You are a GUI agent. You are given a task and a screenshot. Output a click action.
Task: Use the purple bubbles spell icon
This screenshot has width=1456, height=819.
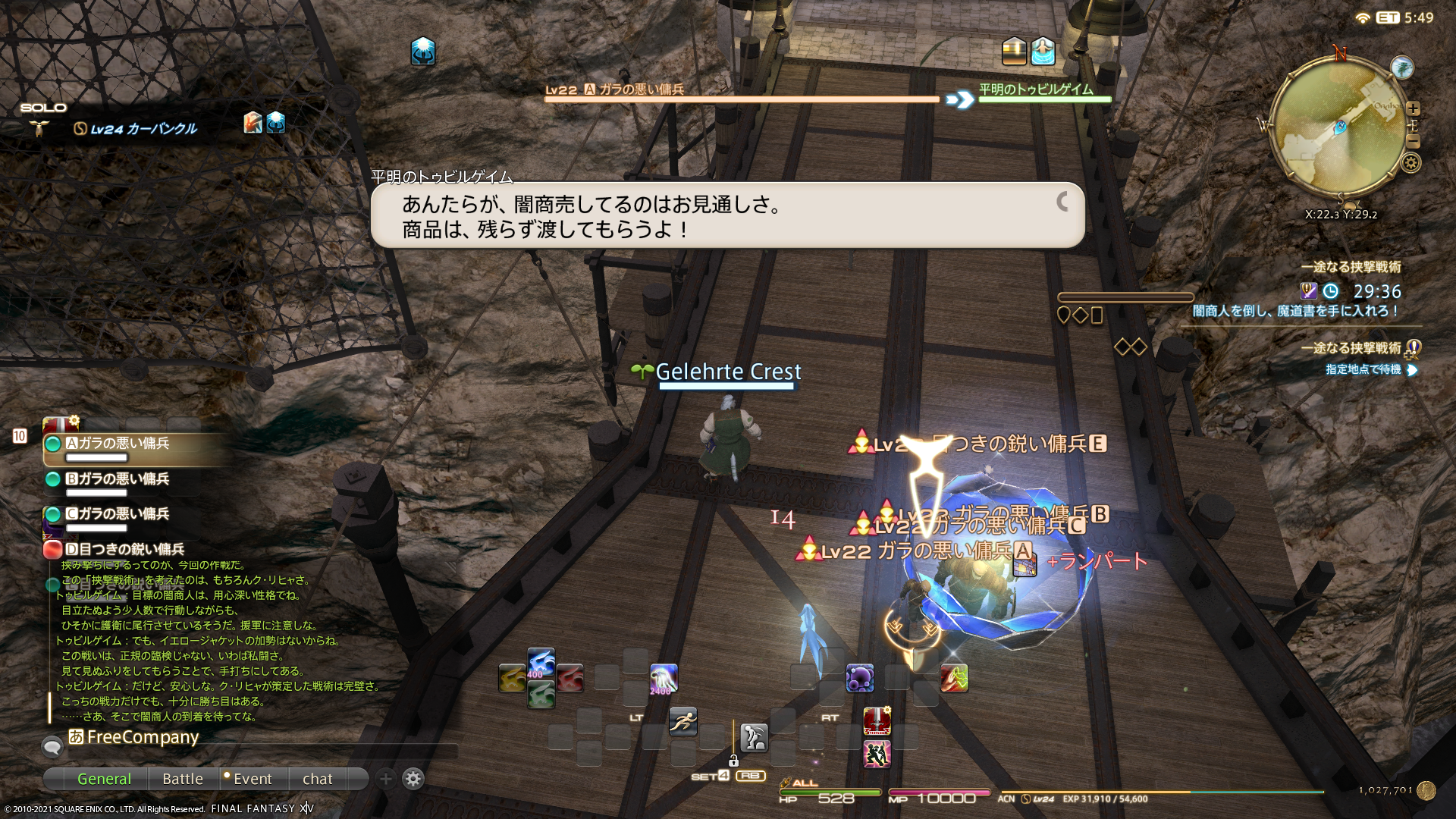(x=860, y=678)
